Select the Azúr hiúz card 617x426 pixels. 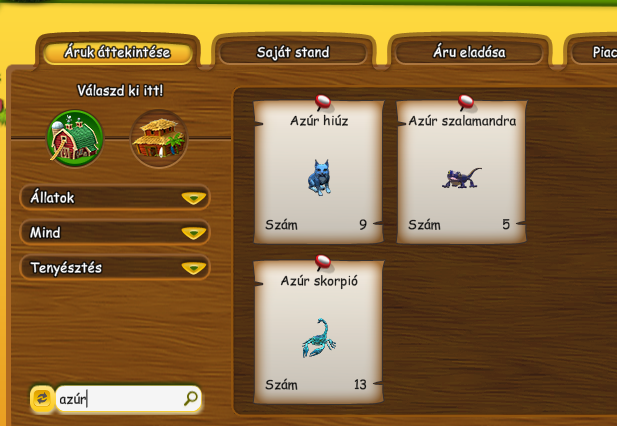click(x=319, y=172)
